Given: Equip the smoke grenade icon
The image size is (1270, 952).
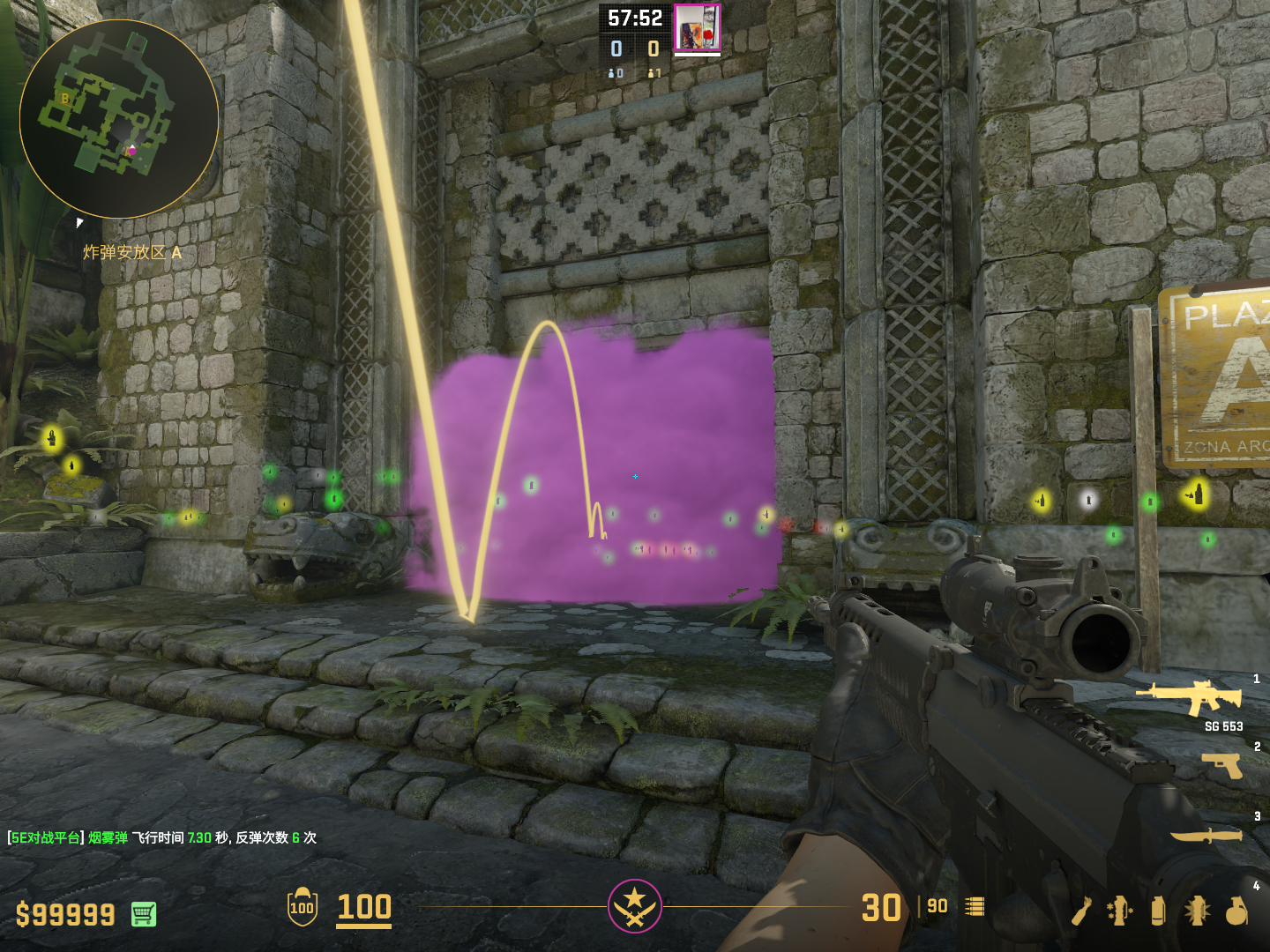Looking at the screenshot, I should tap(1158, 911).
